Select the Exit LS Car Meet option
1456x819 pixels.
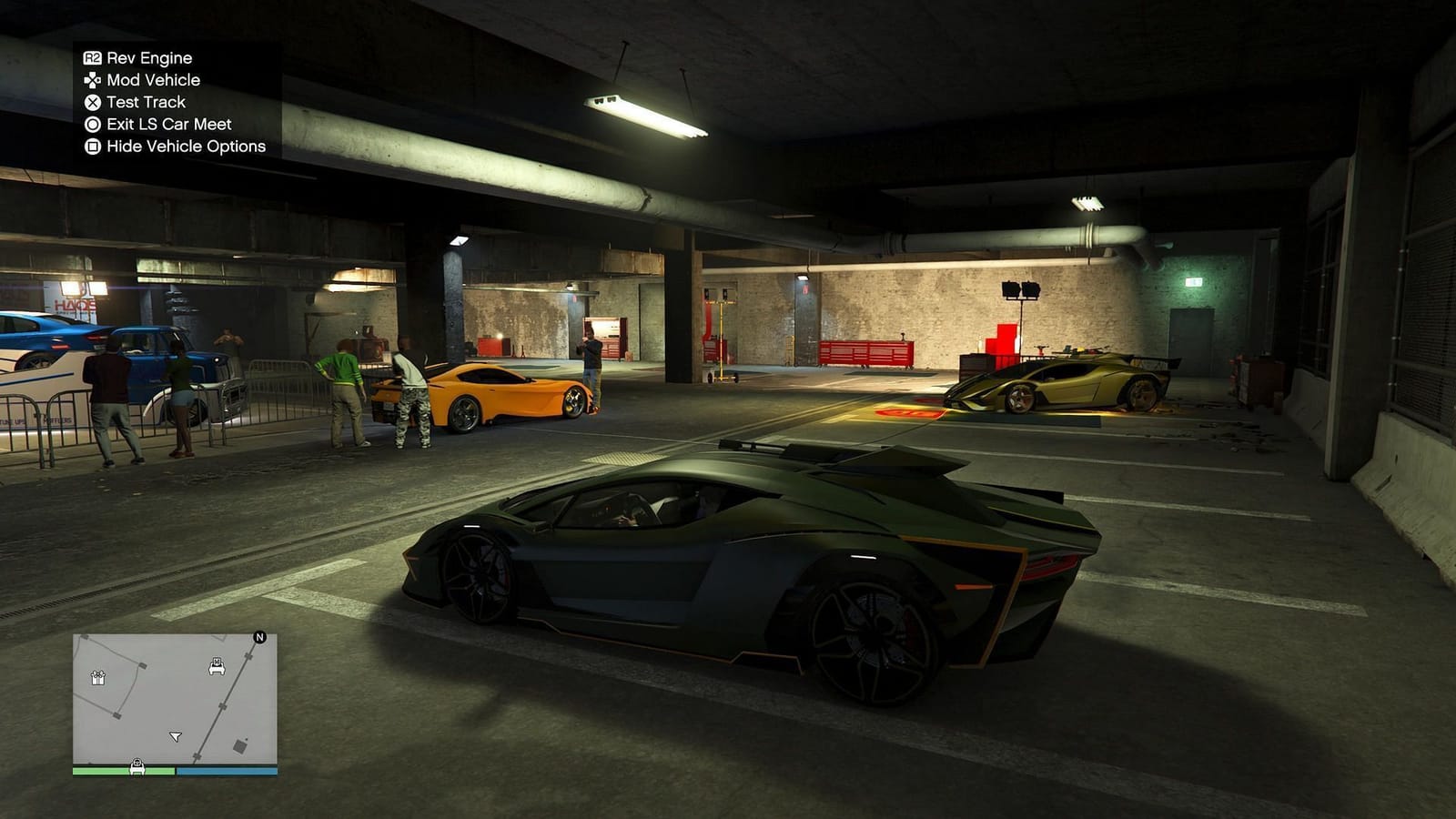coord(168,124)
